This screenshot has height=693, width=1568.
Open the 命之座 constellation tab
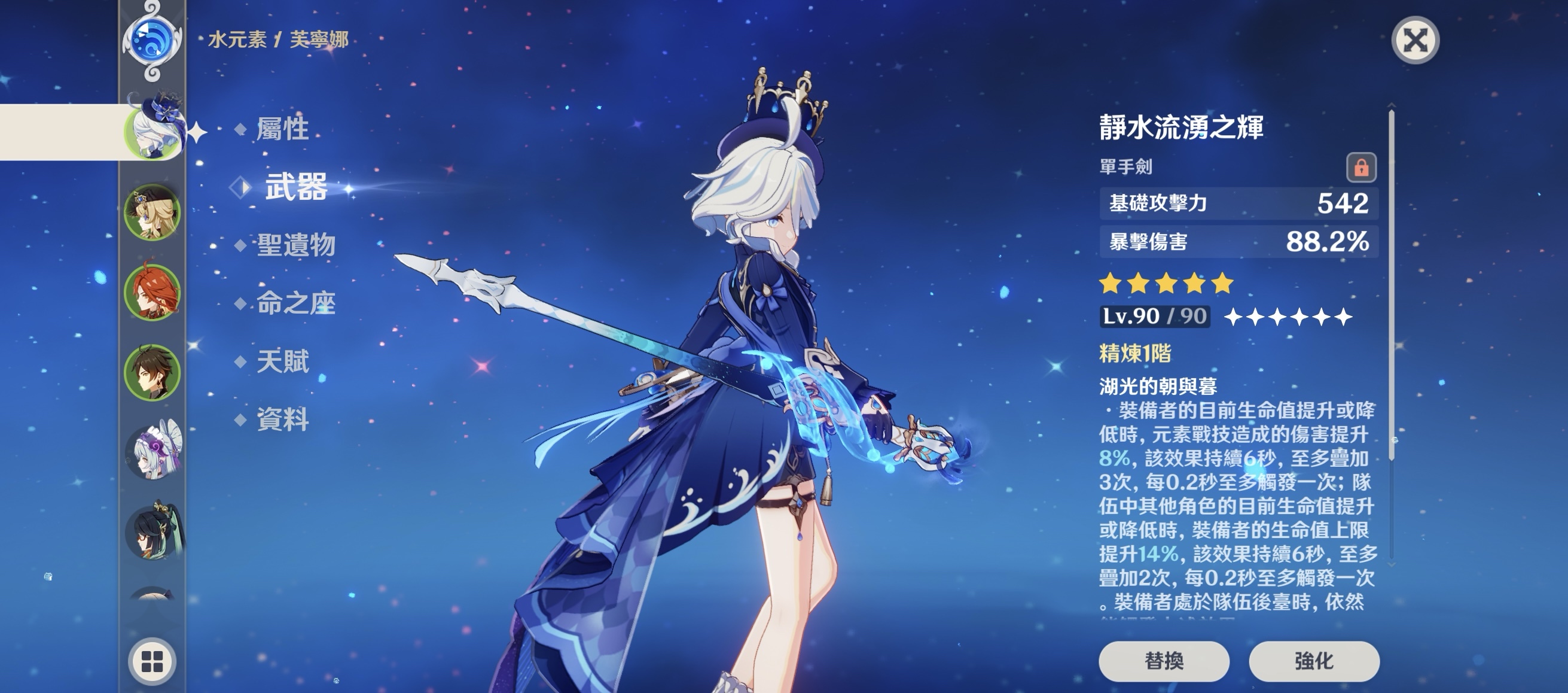(x=296, y=303)
